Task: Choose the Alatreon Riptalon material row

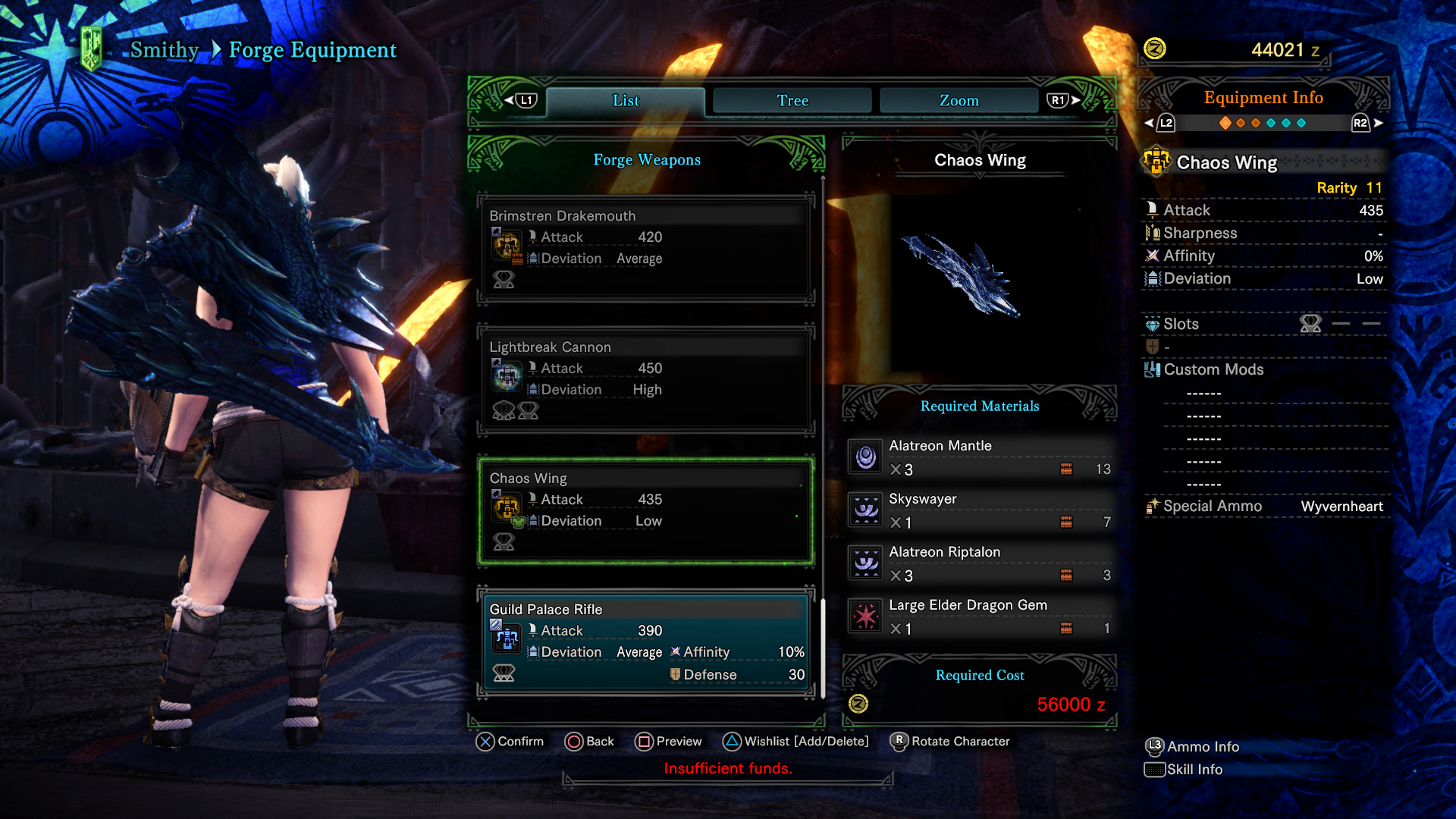Action: [x=980, y=563]
